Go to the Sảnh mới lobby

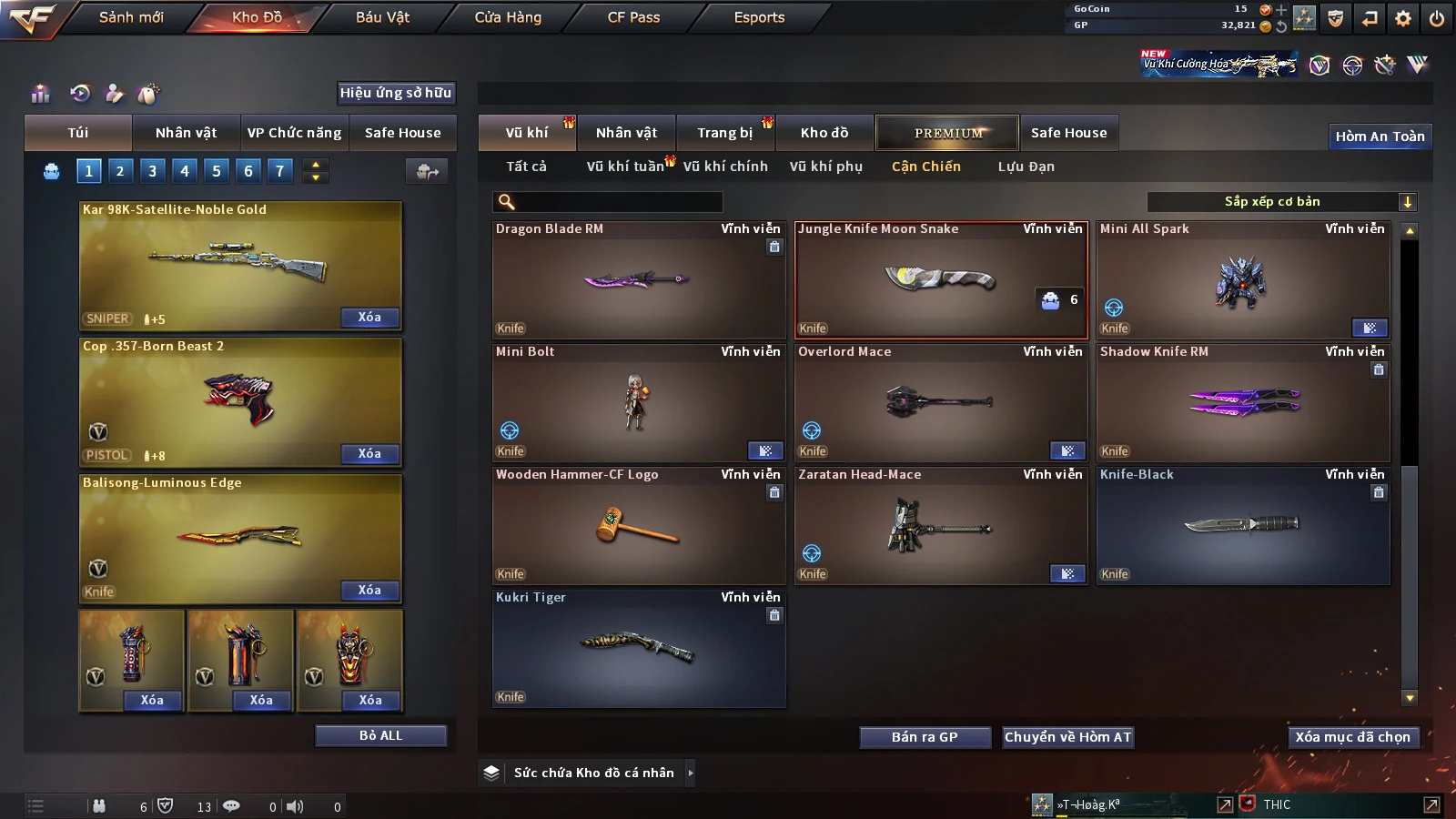click(x=131, y=17)
